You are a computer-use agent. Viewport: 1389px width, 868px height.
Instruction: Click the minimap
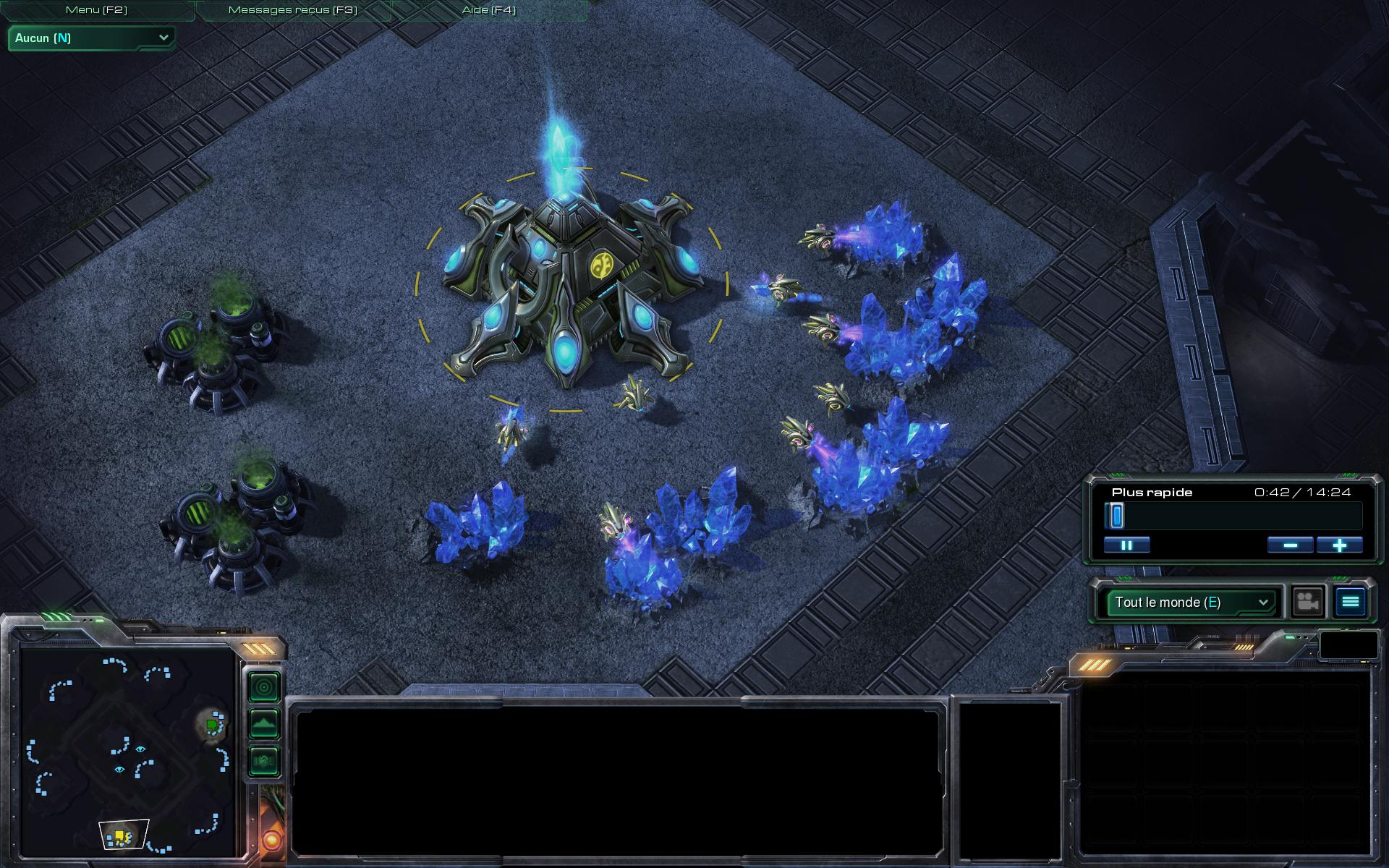[x=129, y=752]
